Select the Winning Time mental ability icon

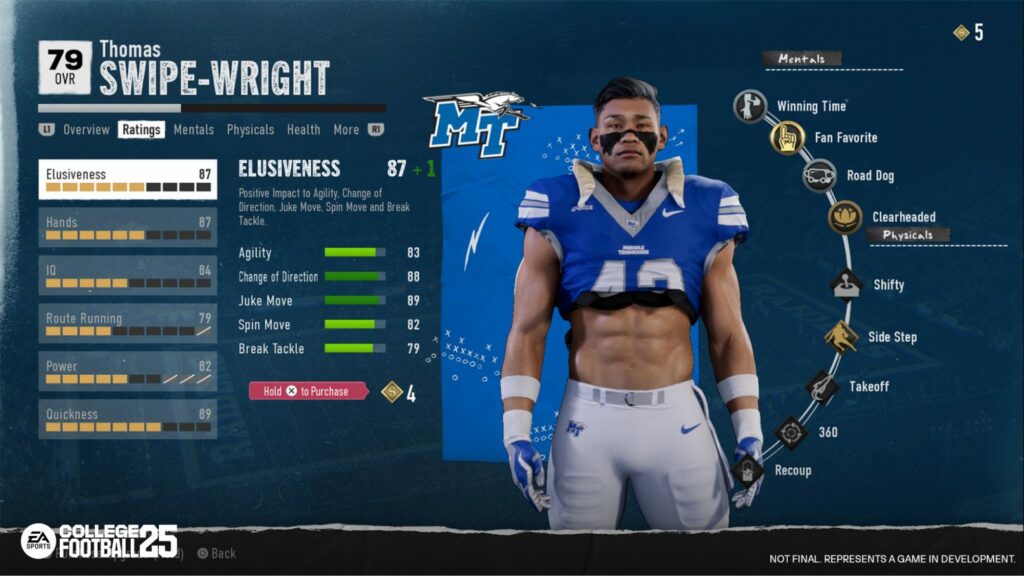pos(750,106)
